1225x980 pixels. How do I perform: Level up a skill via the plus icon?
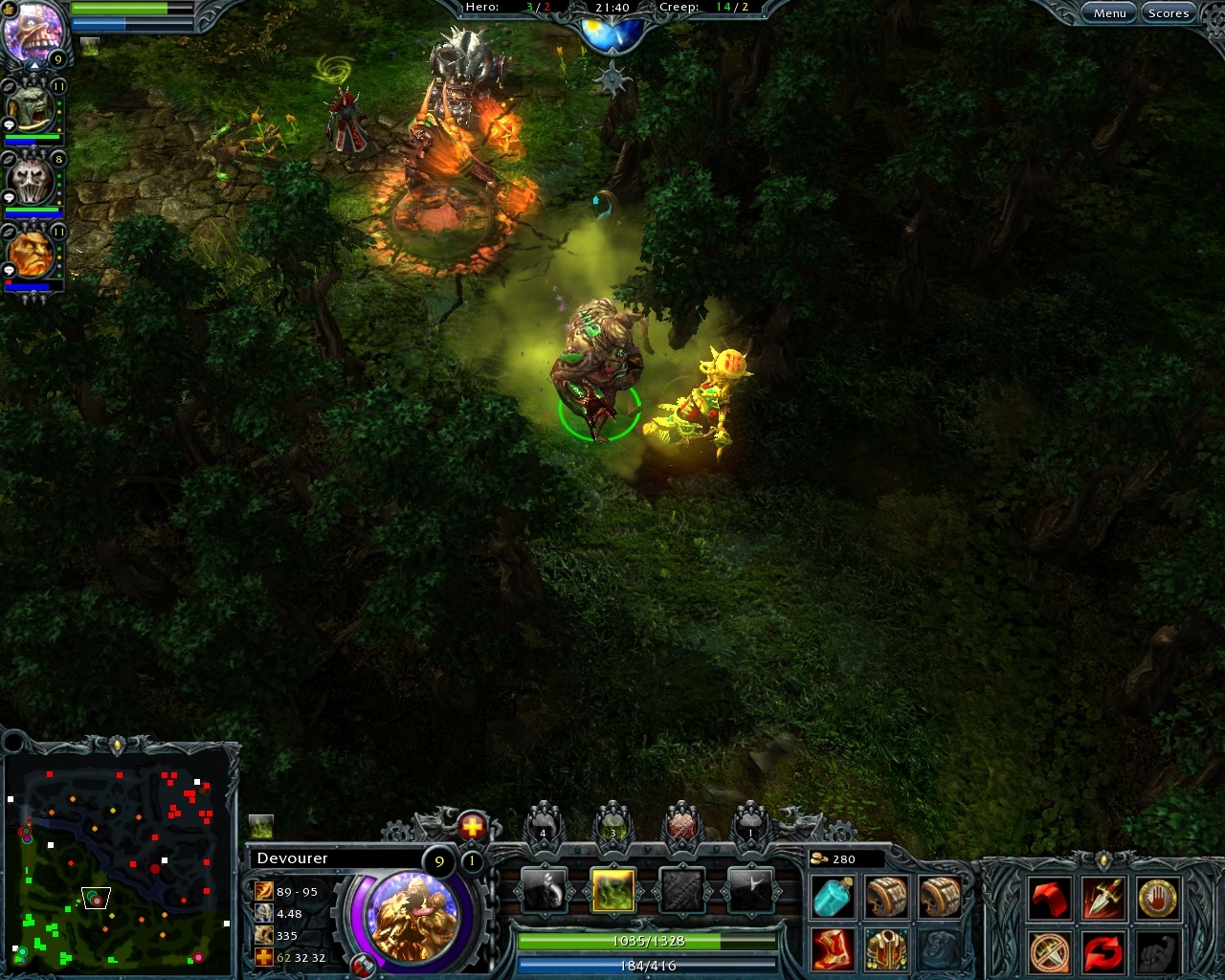[471, 823]
